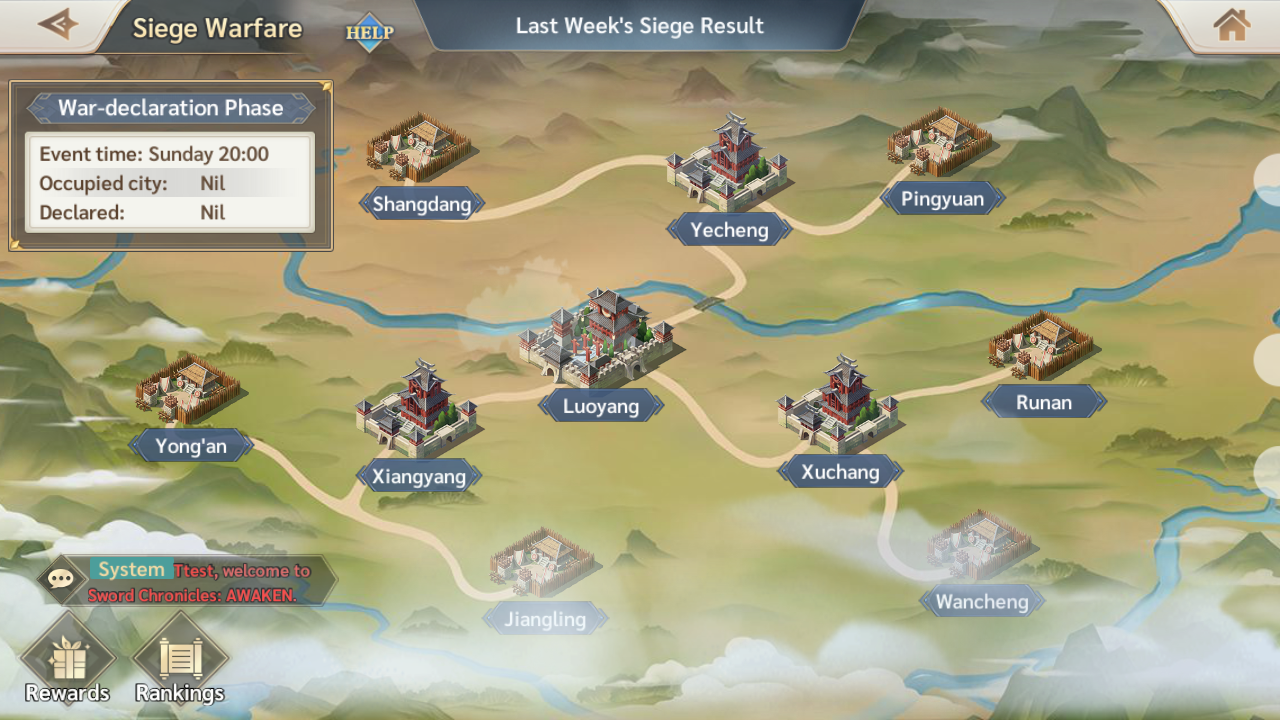Show the siege Rankings list
The image size is (1280, 720).
(180, 662)
